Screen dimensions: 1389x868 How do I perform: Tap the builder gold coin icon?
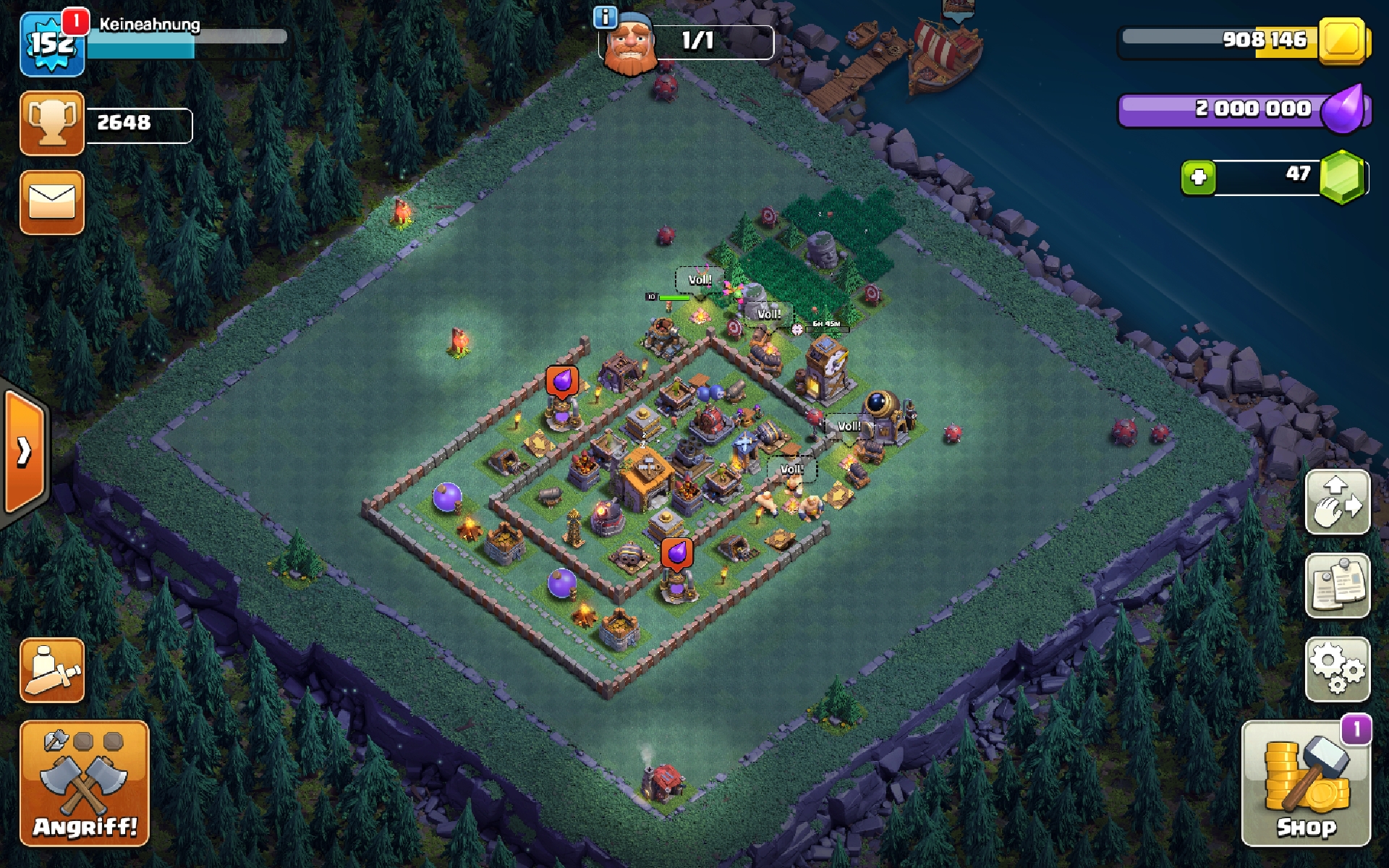click(1343, 40)
